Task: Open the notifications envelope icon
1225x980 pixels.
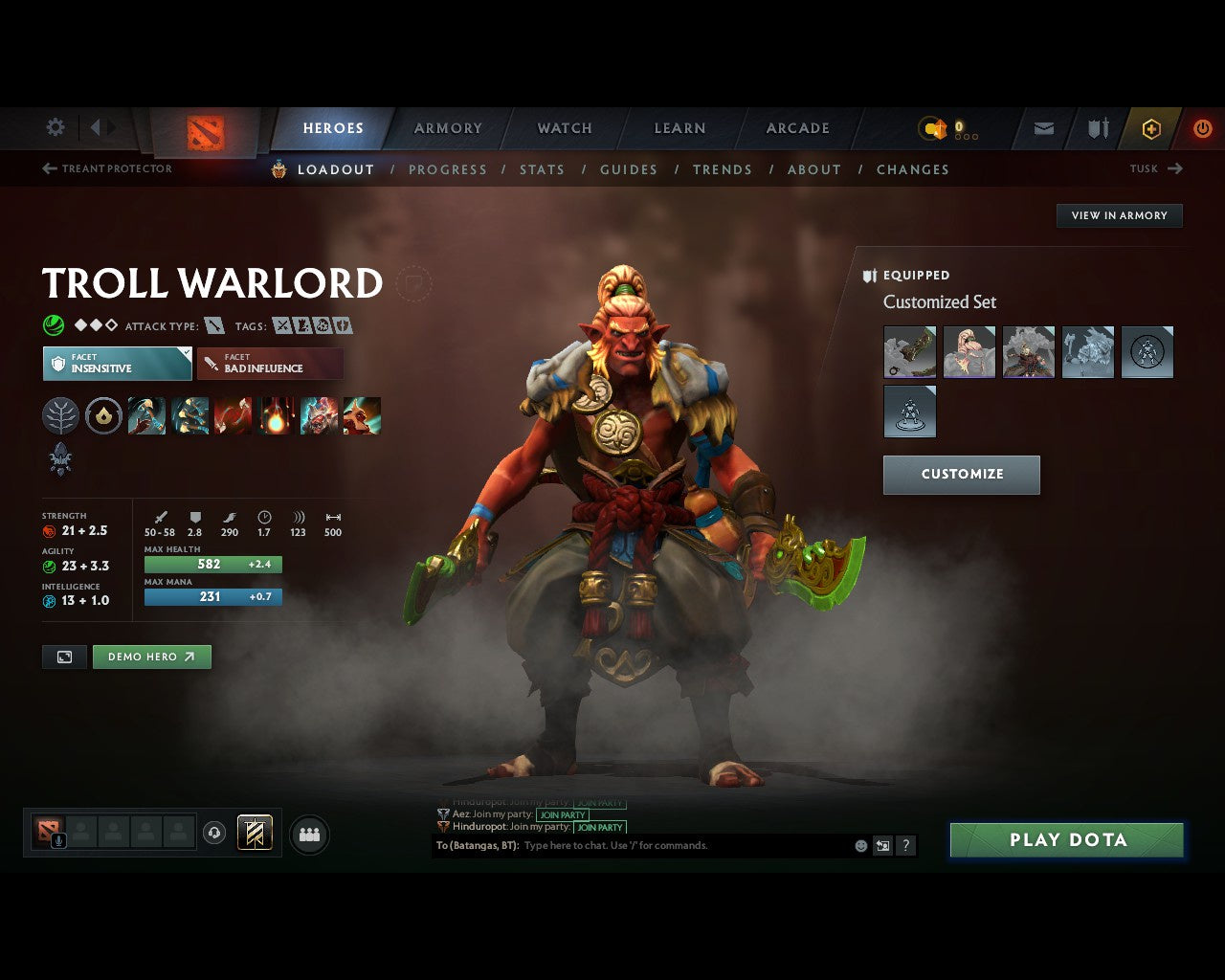Action: (x=1042, y=128)
